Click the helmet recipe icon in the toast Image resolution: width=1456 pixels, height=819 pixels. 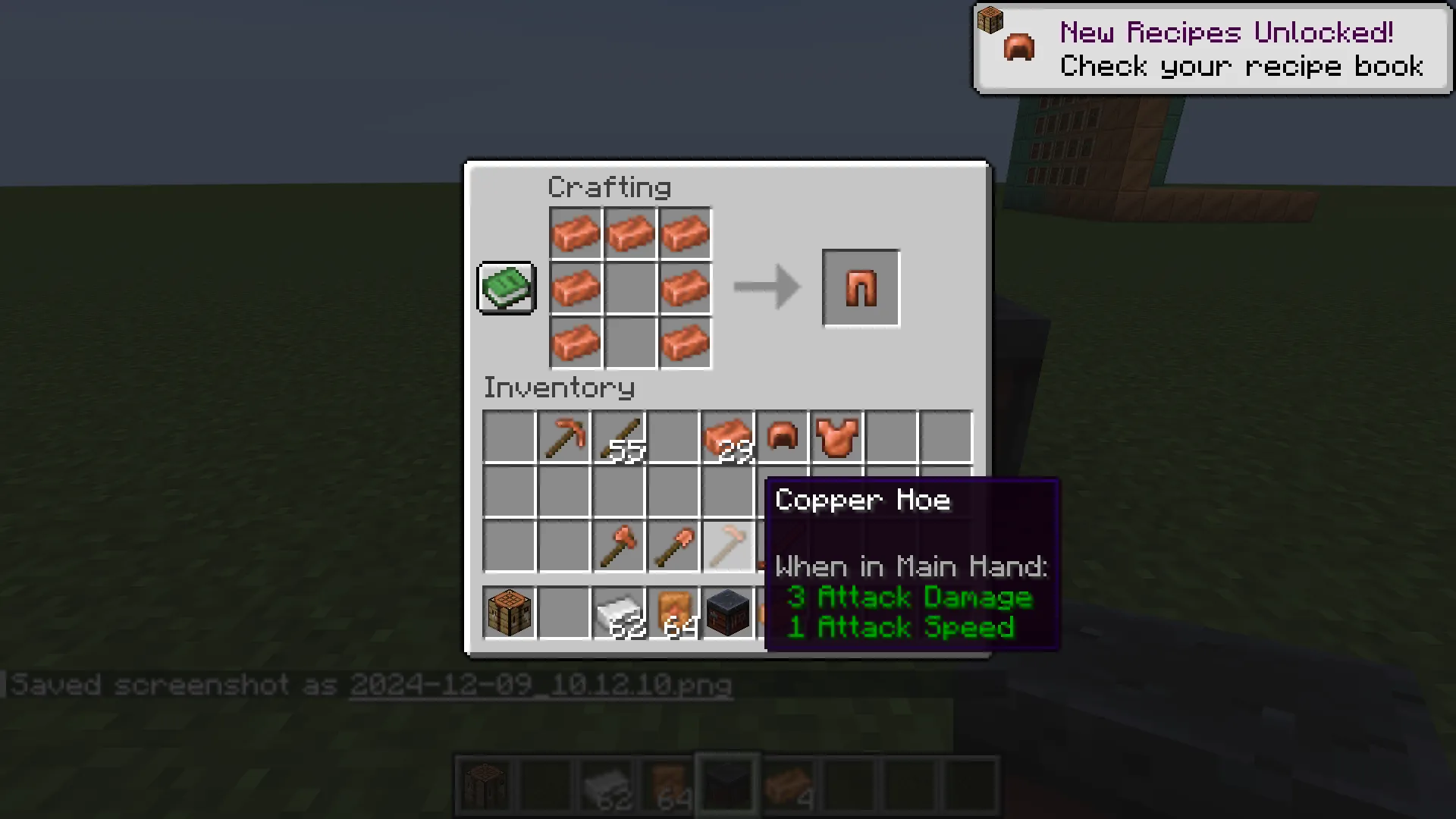coord(1018,47)
